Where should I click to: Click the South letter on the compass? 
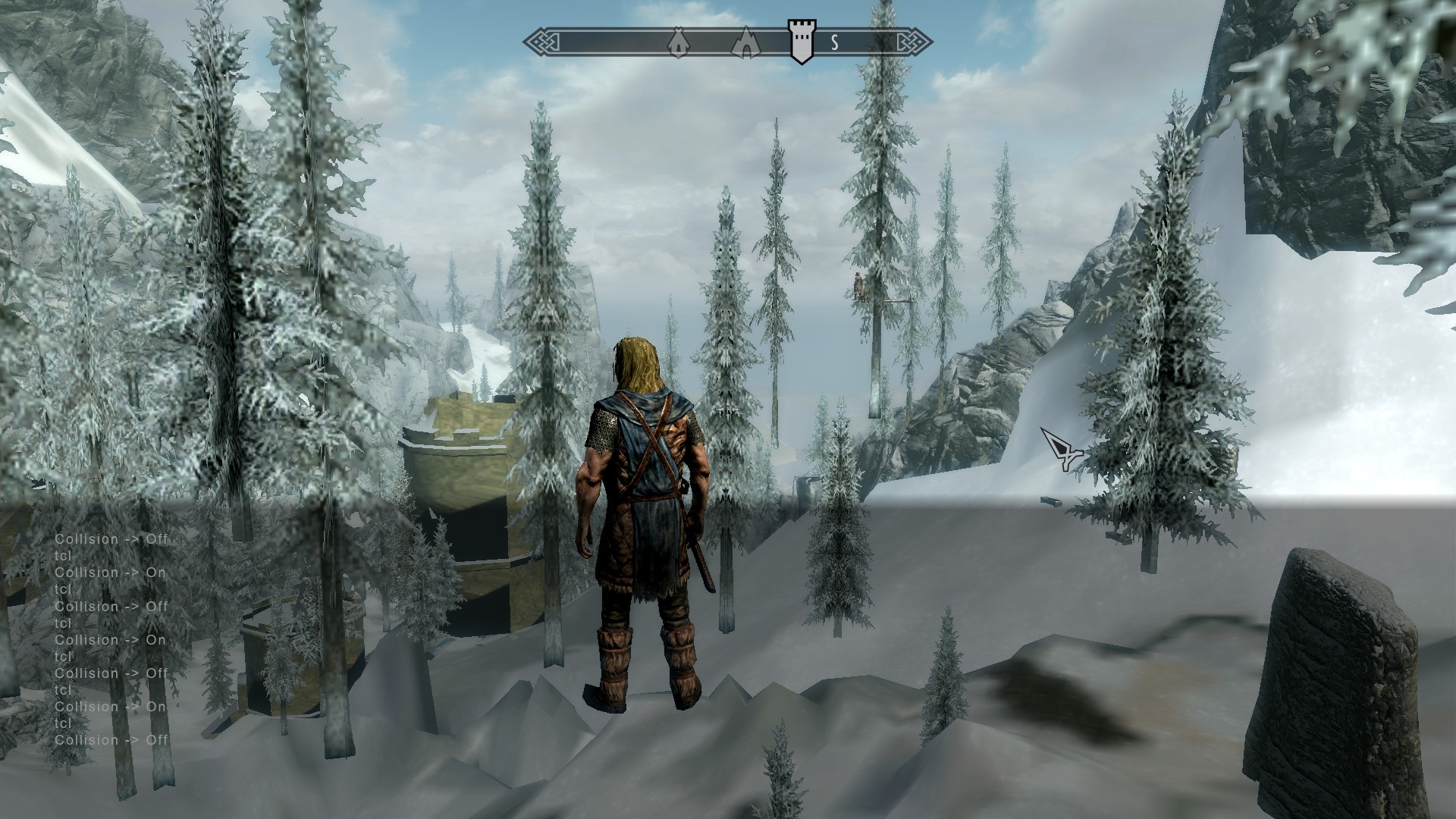coord(835,42)
